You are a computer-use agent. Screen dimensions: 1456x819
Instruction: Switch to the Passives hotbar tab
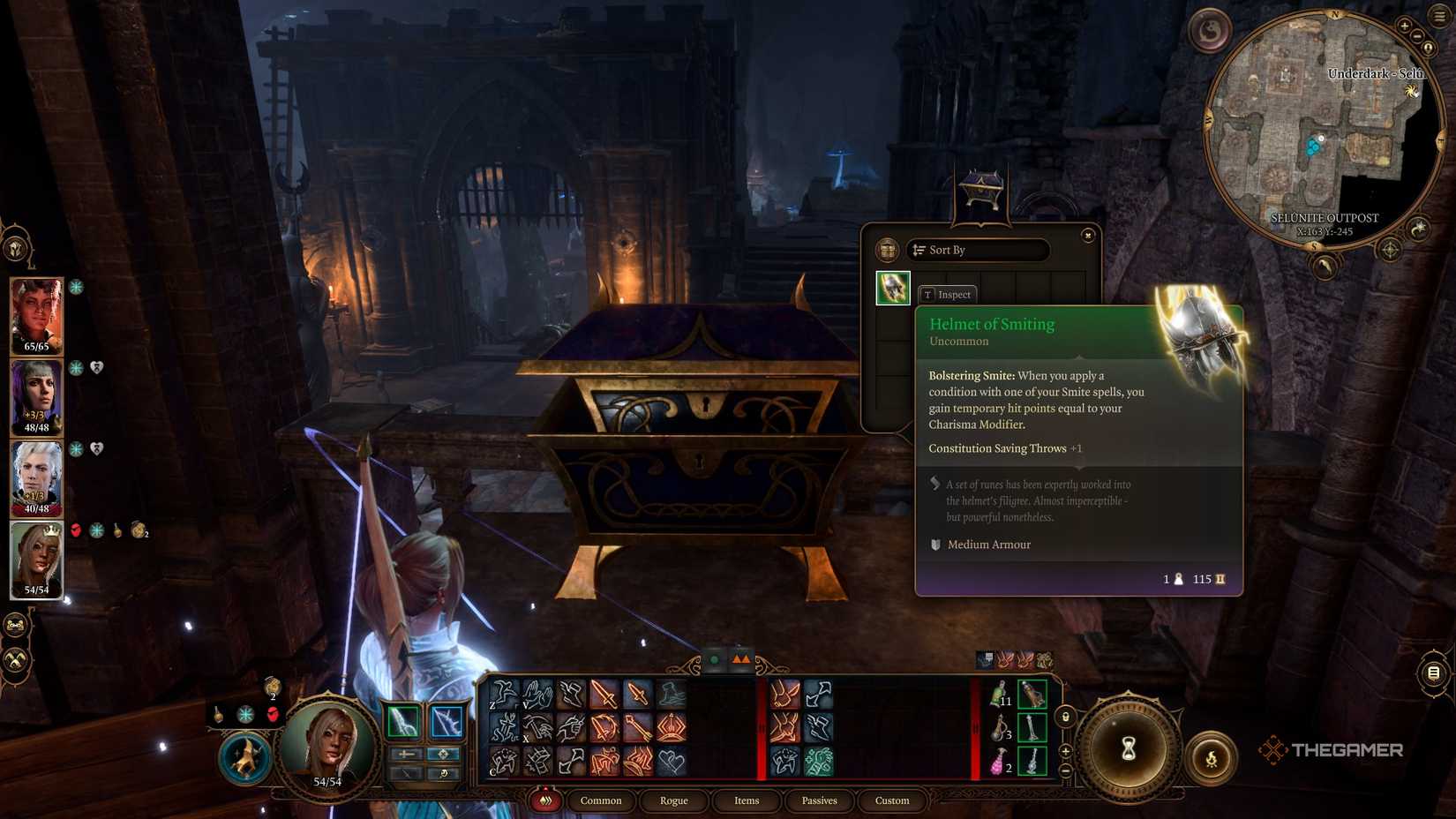pyautogui.click(x=819, y=800)
